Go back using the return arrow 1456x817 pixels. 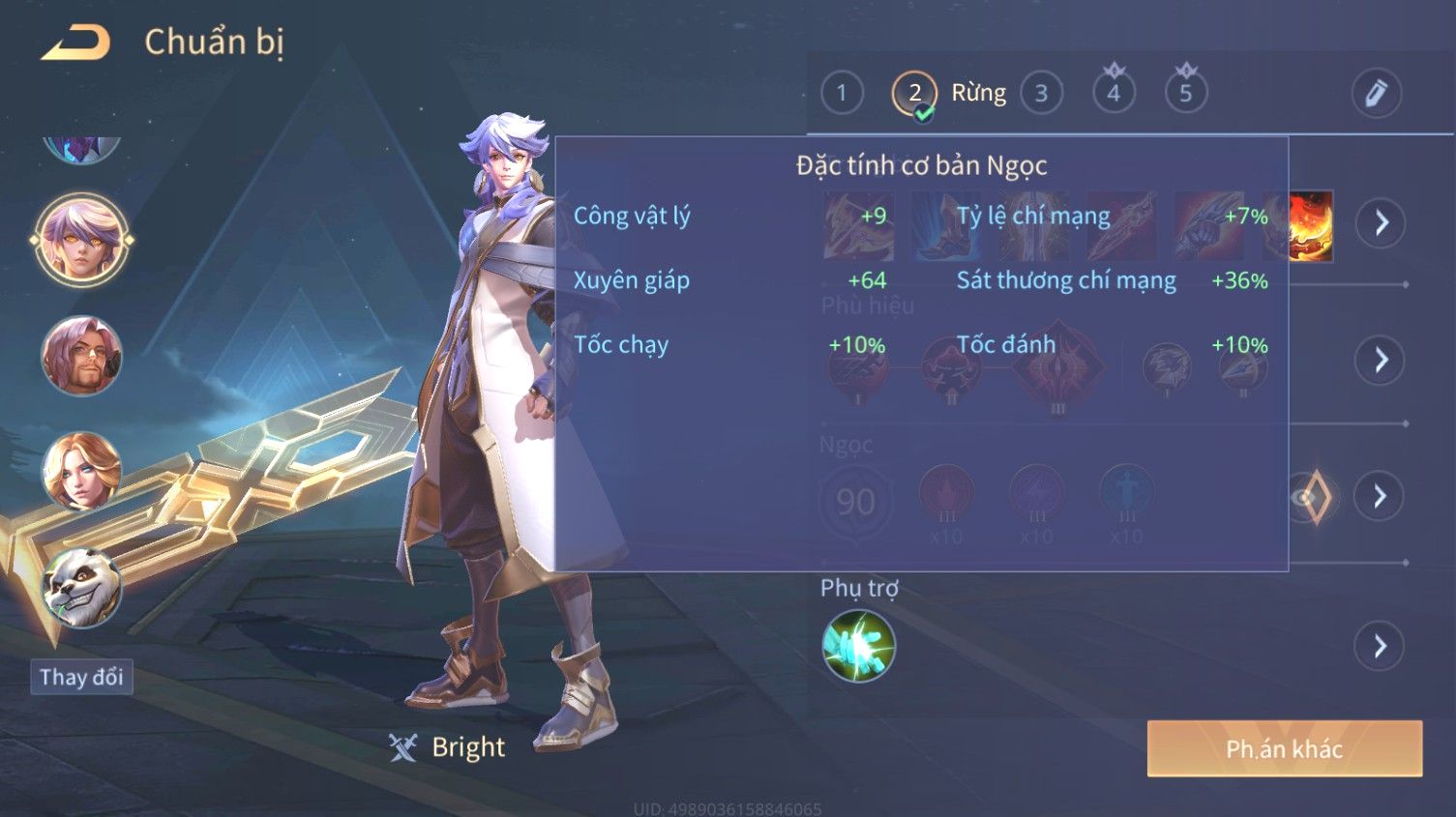pyautogui.click(x=75, y=44)
